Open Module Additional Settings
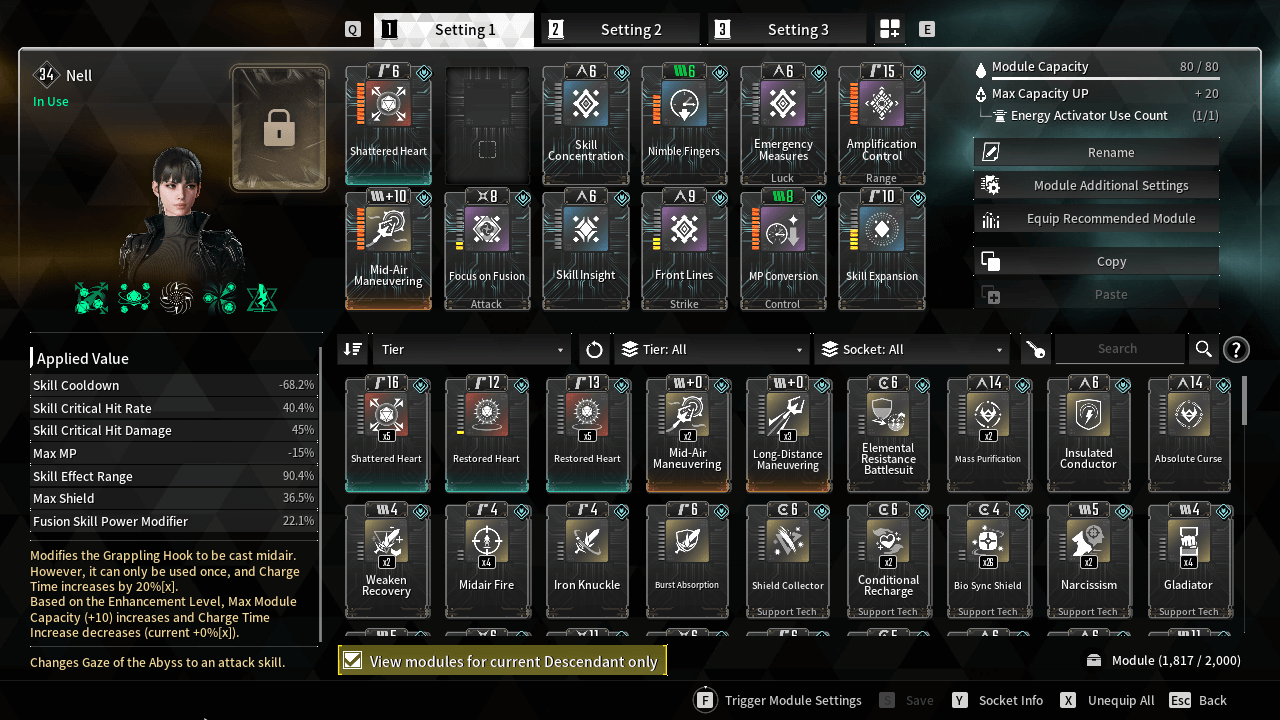 click(x=1096, y=185)
